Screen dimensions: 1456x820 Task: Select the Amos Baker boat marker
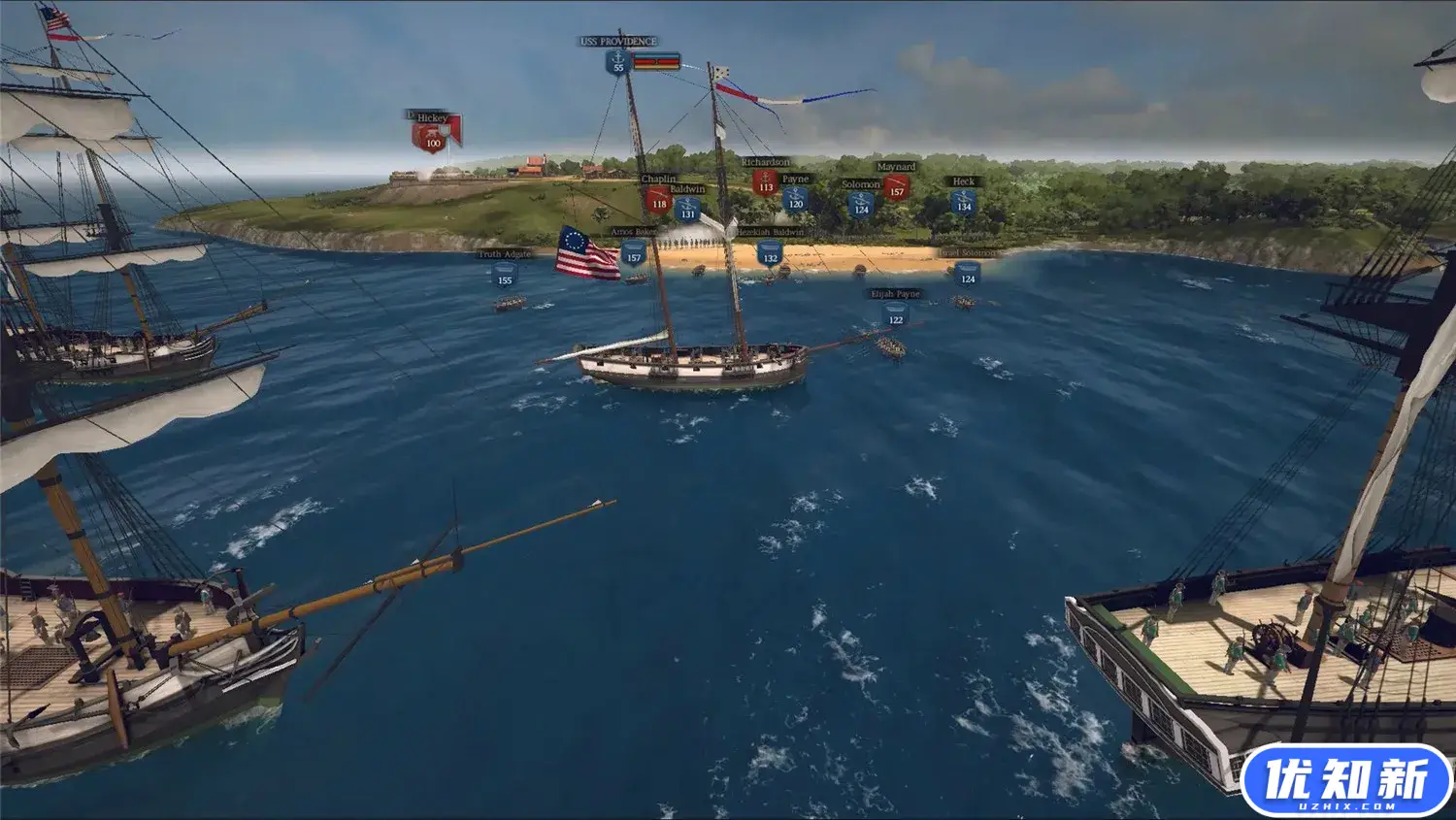pos(634,253)
